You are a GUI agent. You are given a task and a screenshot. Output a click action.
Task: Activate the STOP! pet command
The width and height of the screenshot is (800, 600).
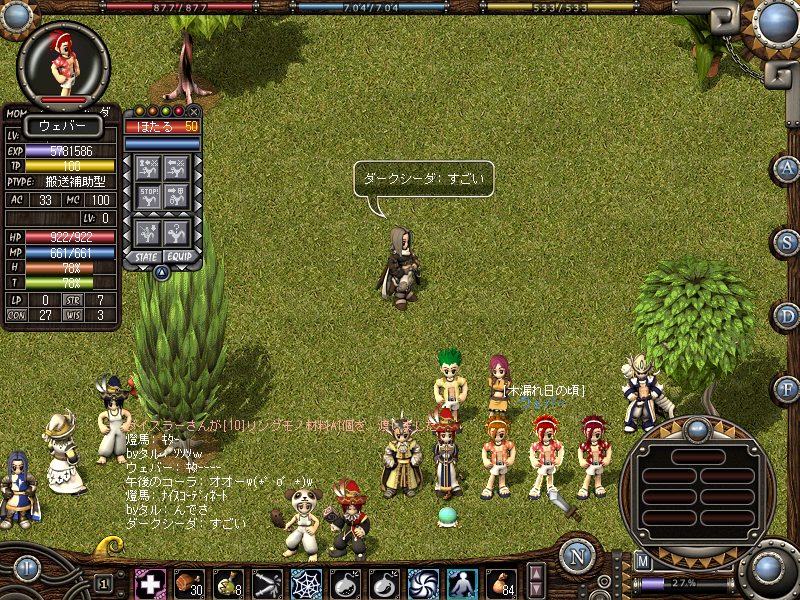click(x=148, y=196)
